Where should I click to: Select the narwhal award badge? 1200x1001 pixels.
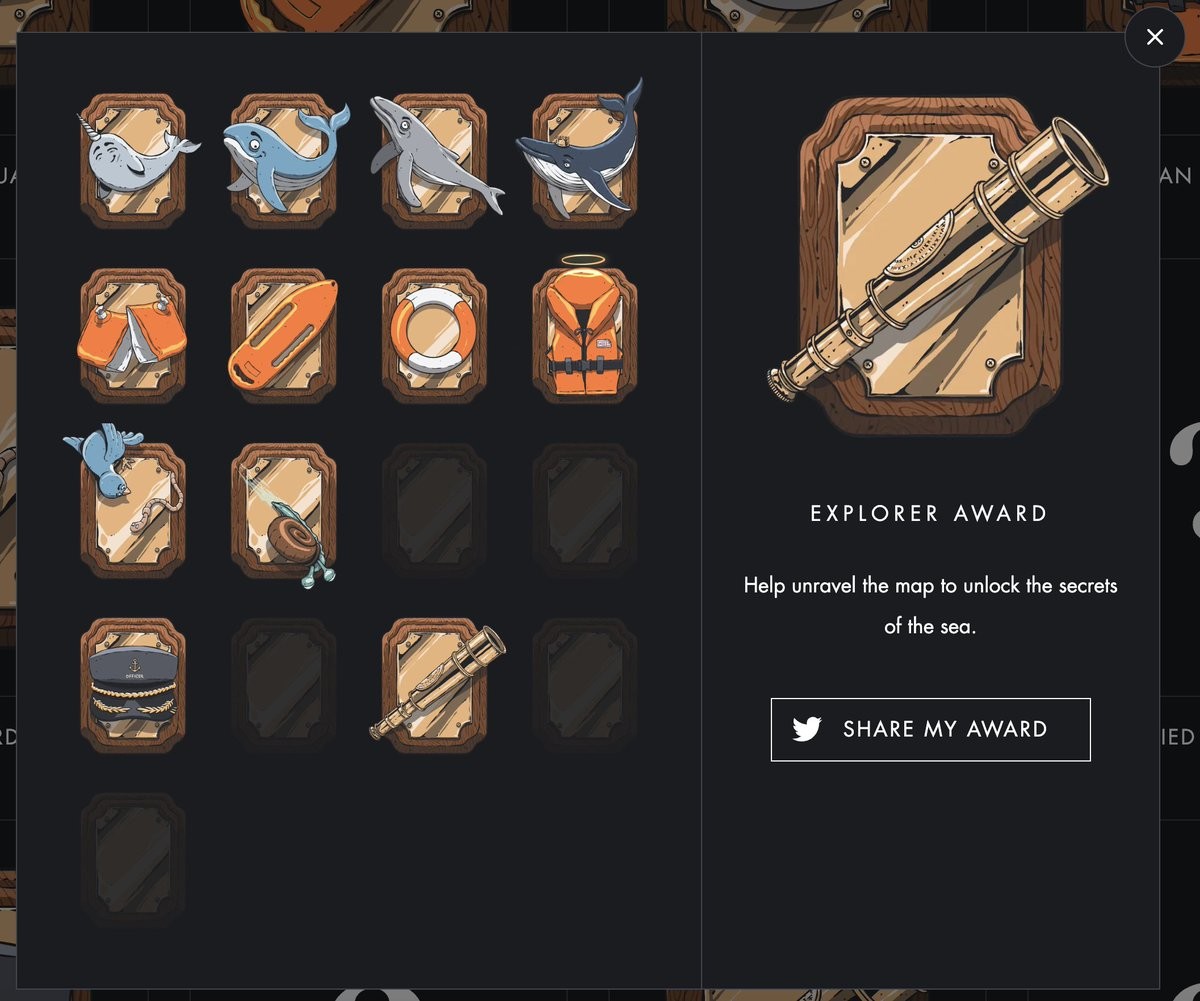pyautogui.click(x=133, y=159)
